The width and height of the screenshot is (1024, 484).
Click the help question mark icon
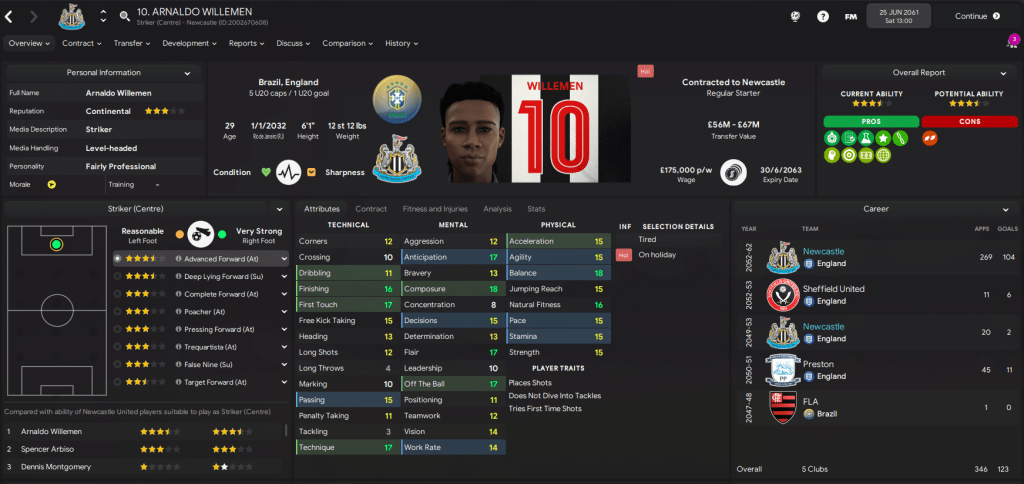click(823, 16)
